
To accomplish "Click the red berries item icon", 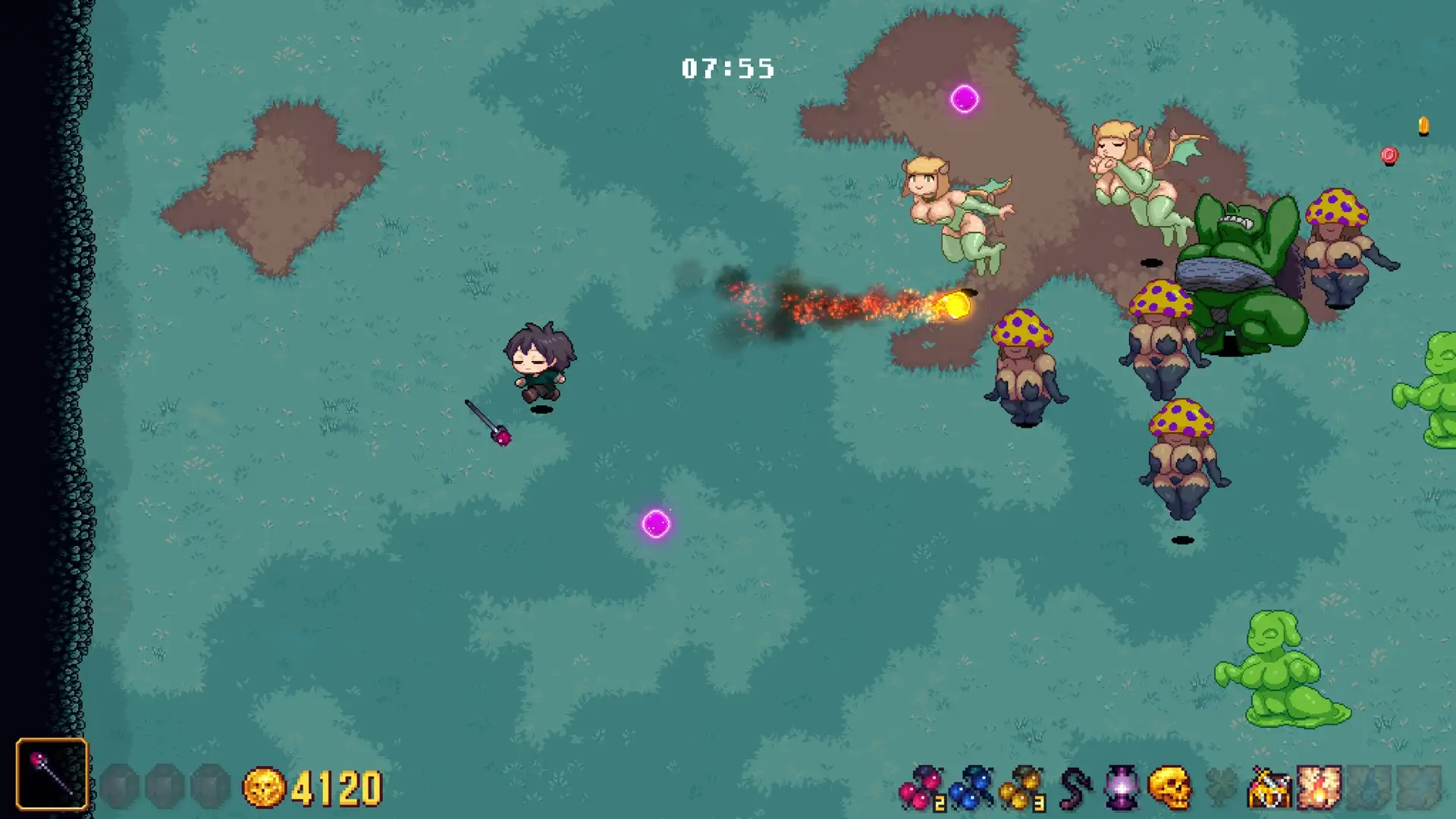I will point(921,788).
